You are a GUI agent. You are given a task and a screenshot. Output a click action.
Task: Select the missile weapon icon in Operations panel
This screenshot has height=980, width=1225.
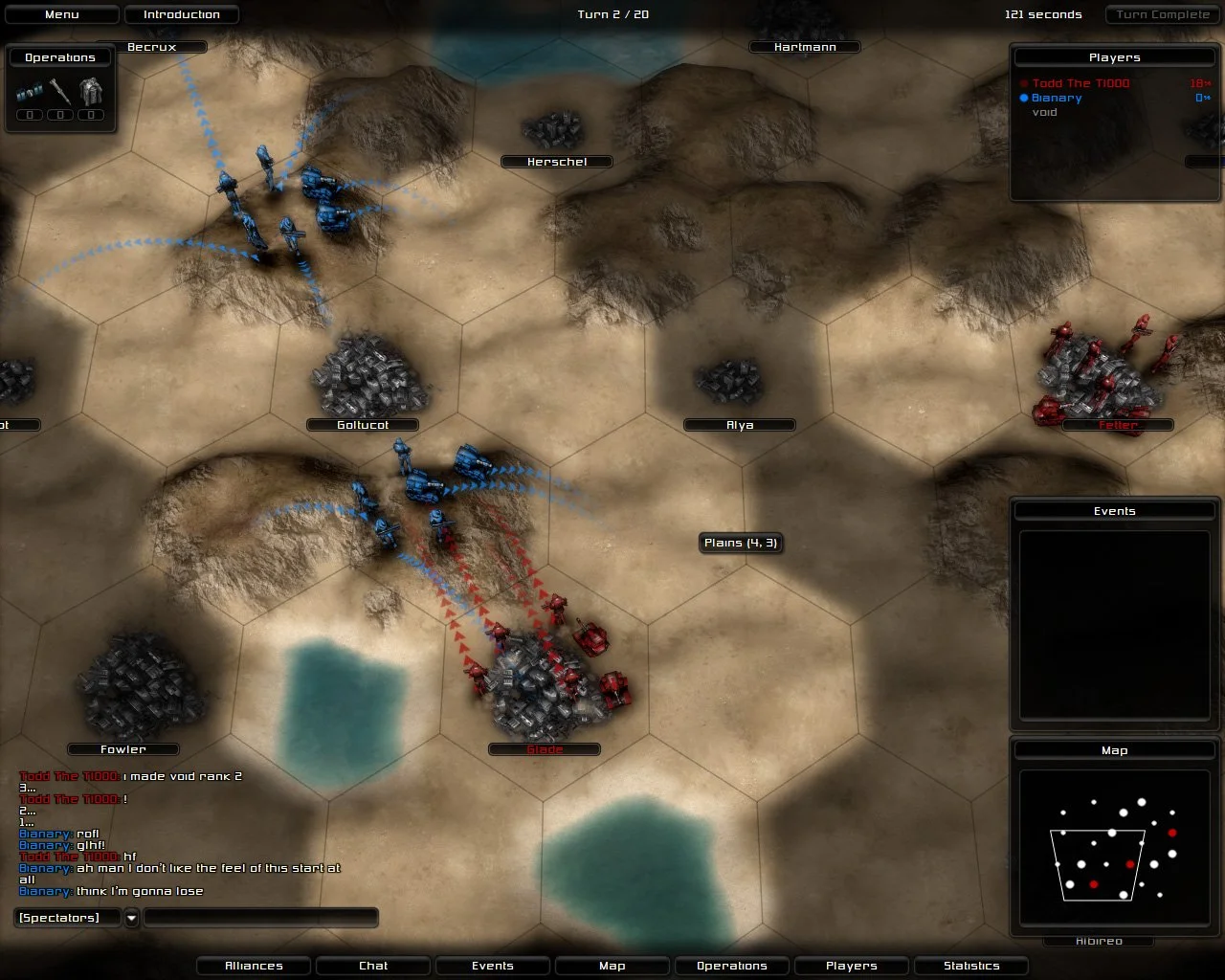(x=59, y=91)
